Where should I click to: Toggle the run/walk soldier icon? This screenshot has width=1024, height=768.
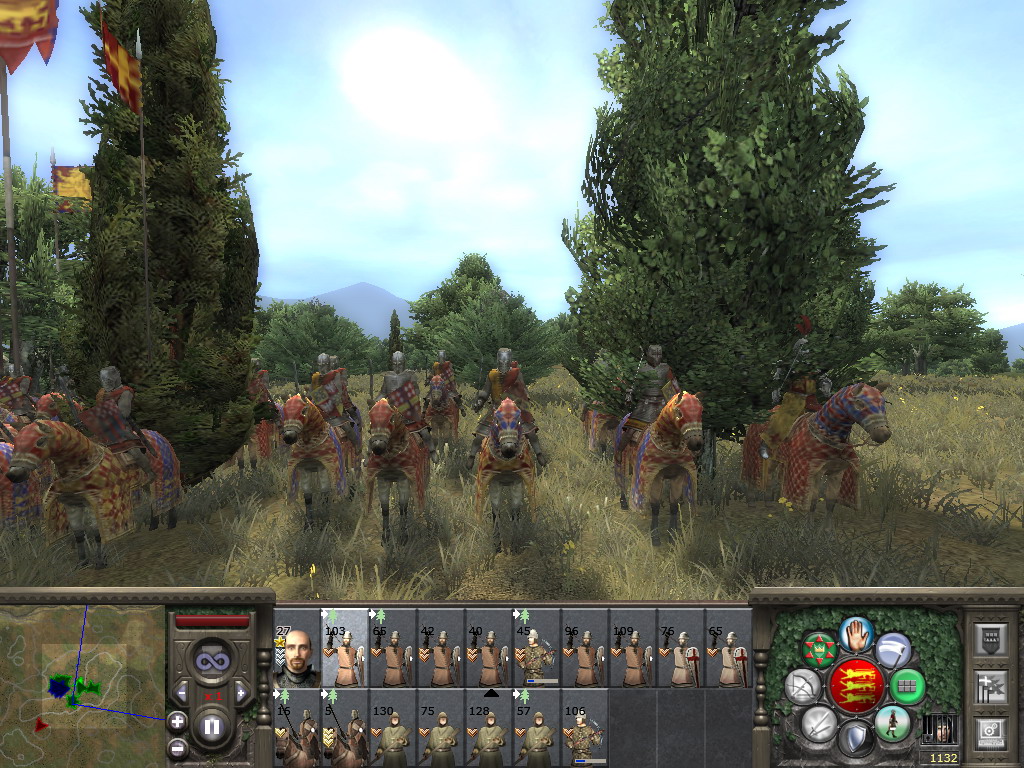click(892, 723)
